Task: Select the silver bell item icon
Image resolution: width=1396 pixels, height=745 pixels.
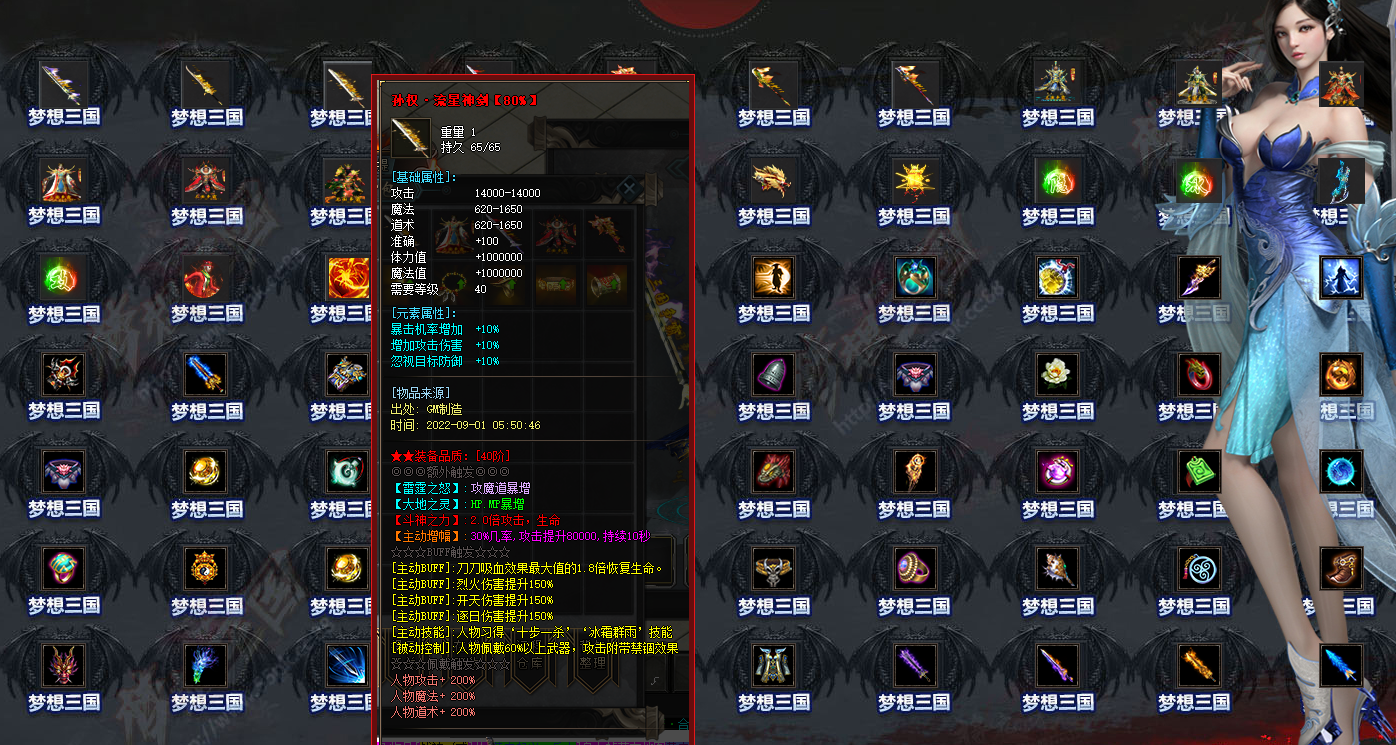Action: coord(773,375)
